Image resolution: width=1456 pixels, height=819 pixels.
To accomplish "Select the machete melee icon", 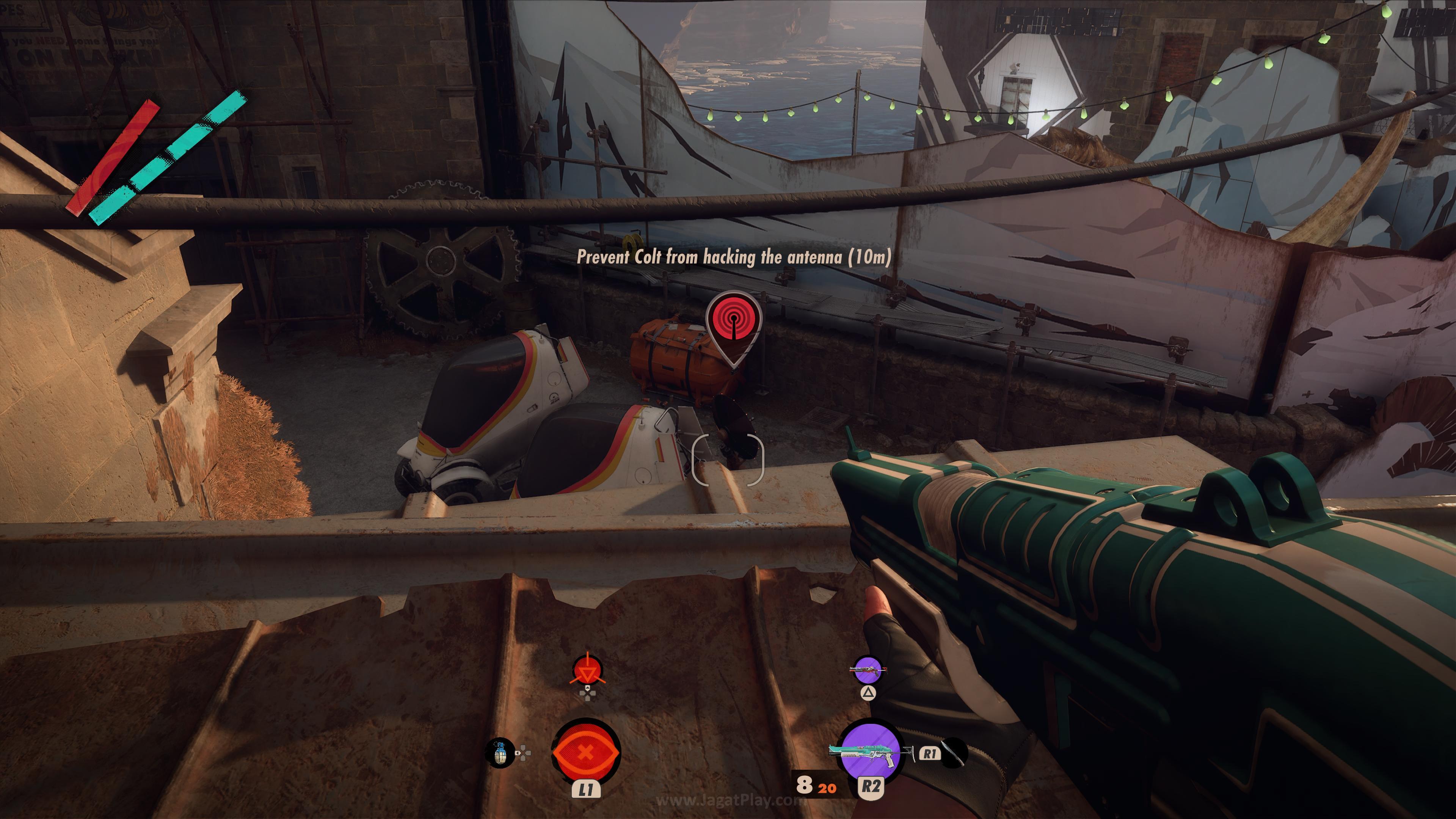I will point(954,753).
